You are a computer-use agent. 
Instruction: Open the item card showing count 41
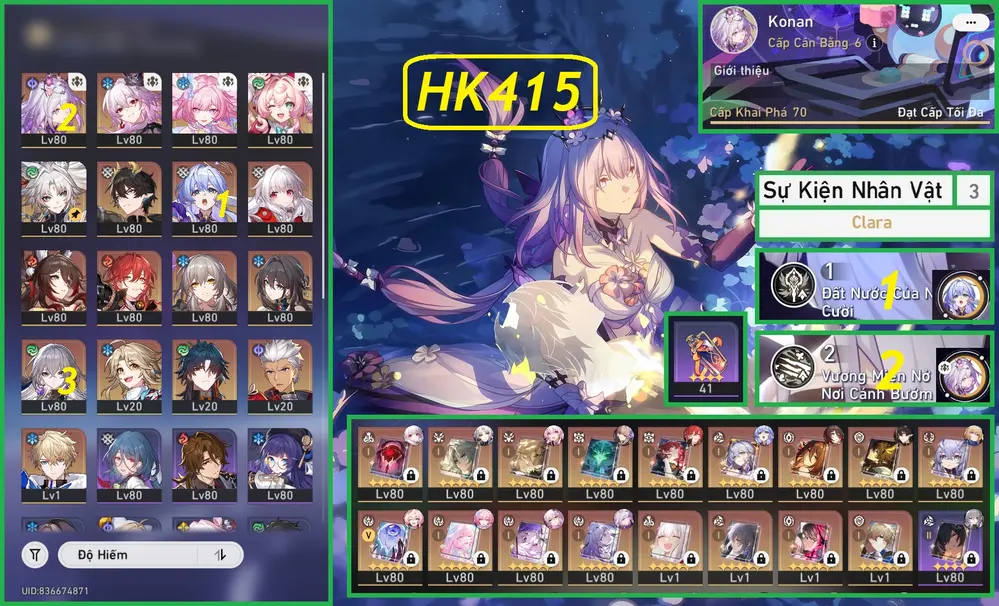(705, 358)
